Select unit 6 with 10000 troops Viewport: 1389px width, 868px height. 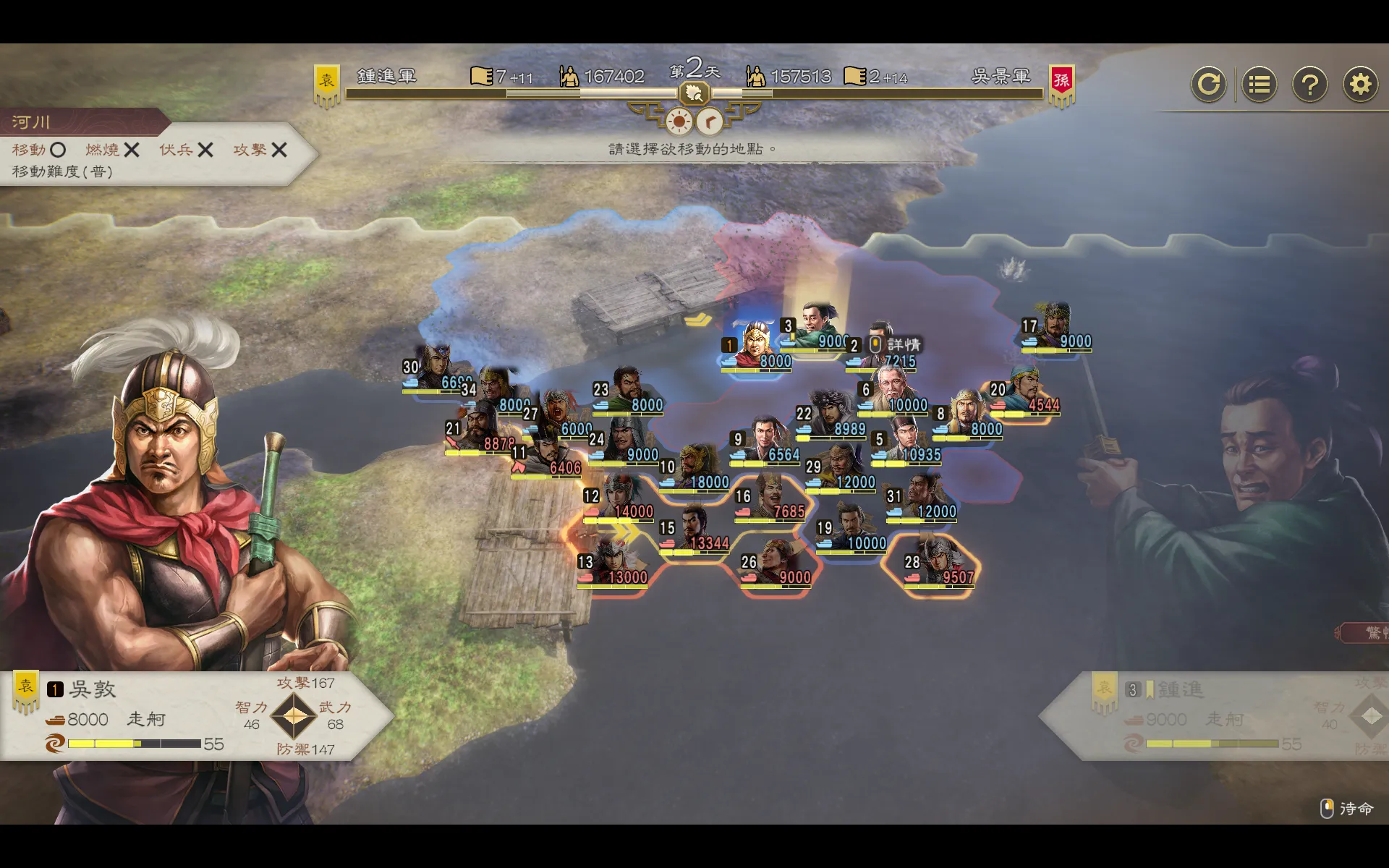[892, 392]
